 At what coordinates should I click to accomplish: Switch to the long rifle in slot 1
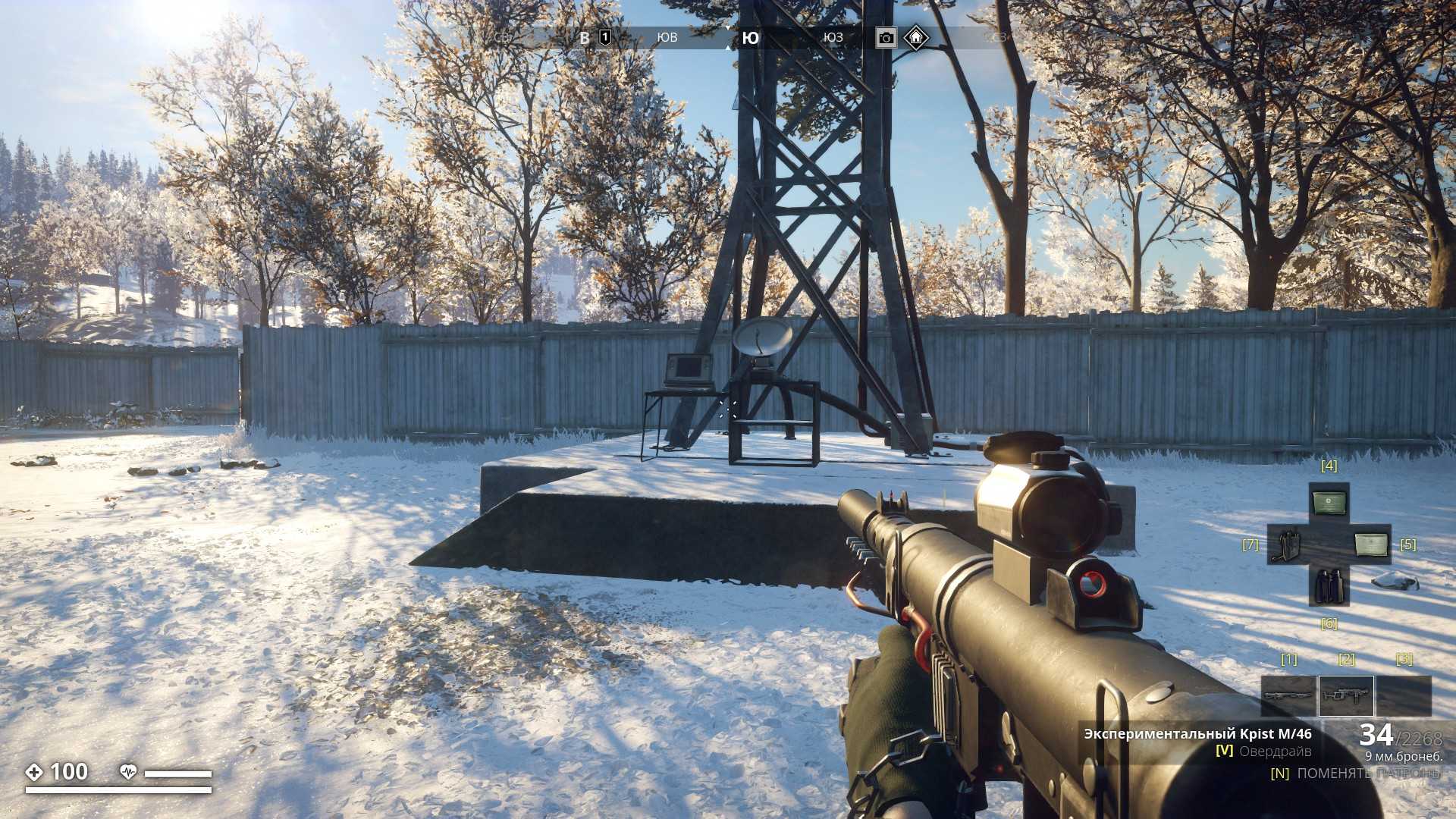1288,695
